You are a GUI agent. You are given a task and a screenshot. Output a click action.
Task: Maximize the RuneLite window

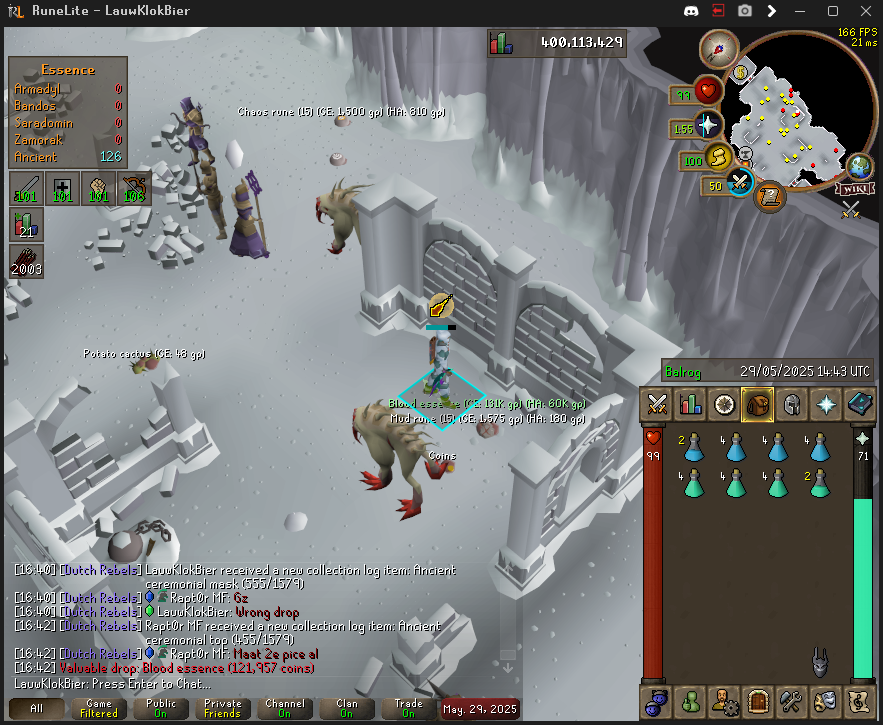coord(834,11)
